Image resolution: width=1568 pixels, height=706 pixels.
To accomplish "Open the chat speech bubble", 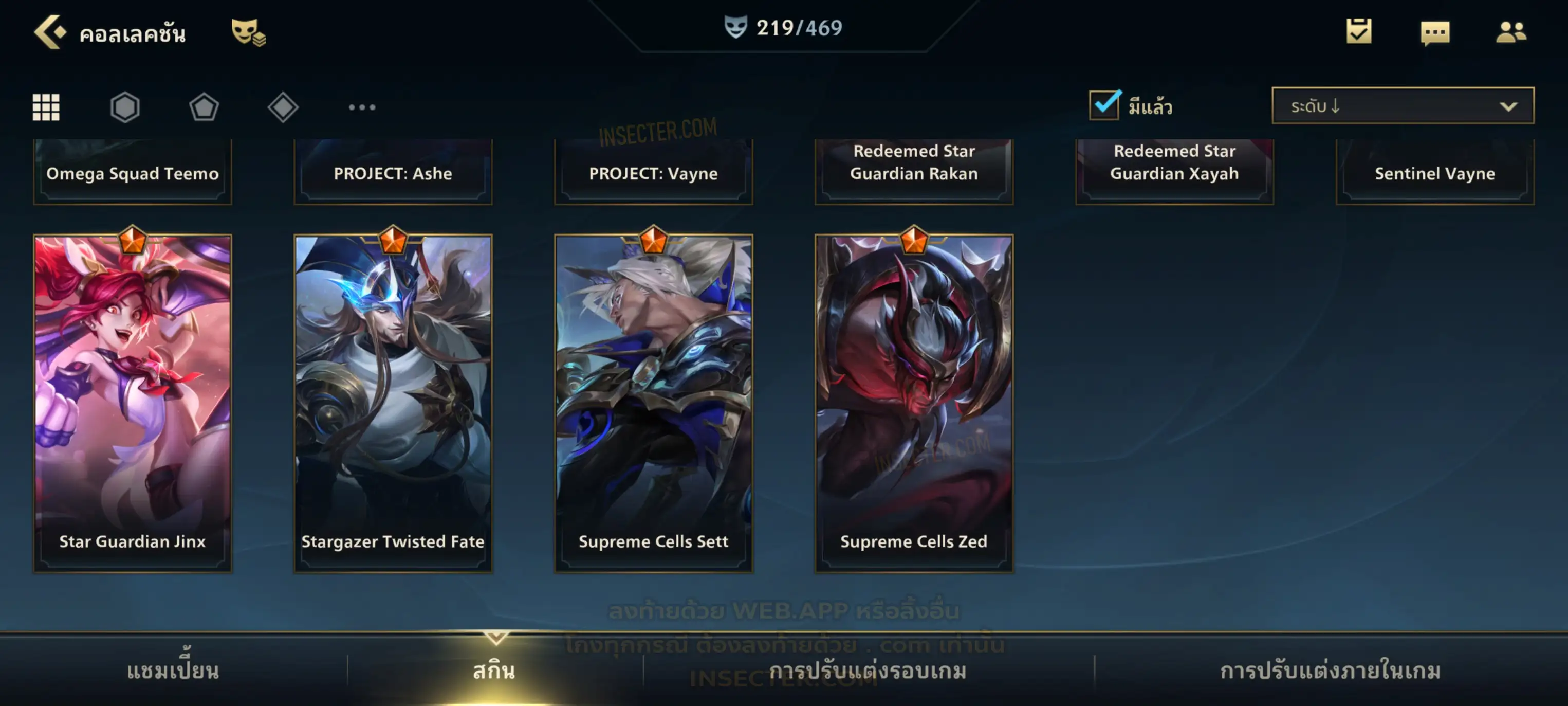I will tap(1435, 32).
